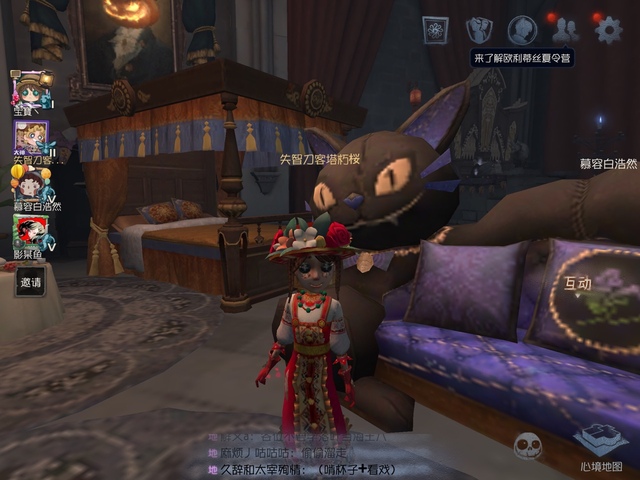The width and height of the screenshot is (640, 480).
Task: Open the character portrait profile icon
Action: (522, 30)
